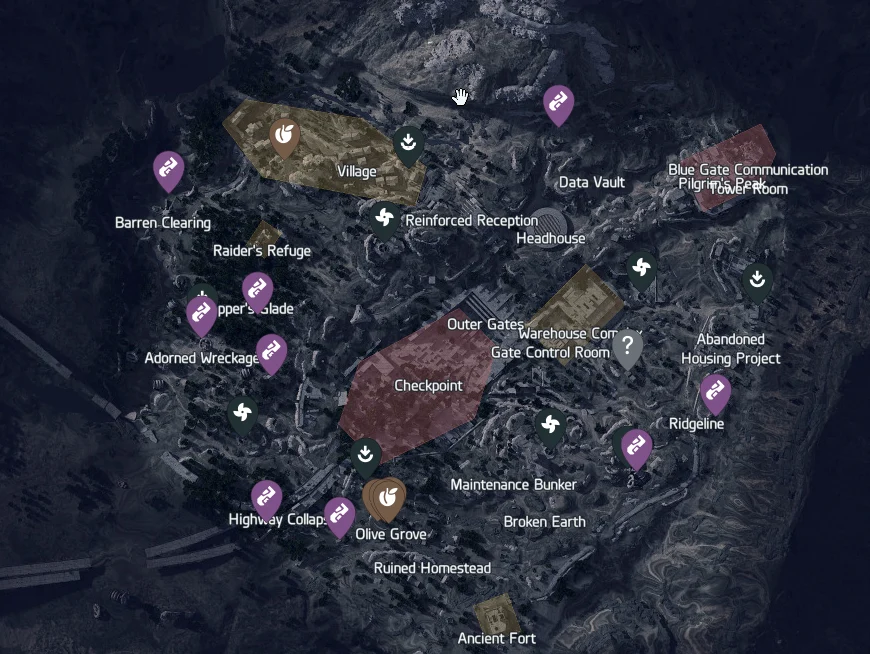This screenshot has height=654, width=870.
Task: Select the download-arrow marker above Abandoned Housing Project
Action: coord(758,281)
